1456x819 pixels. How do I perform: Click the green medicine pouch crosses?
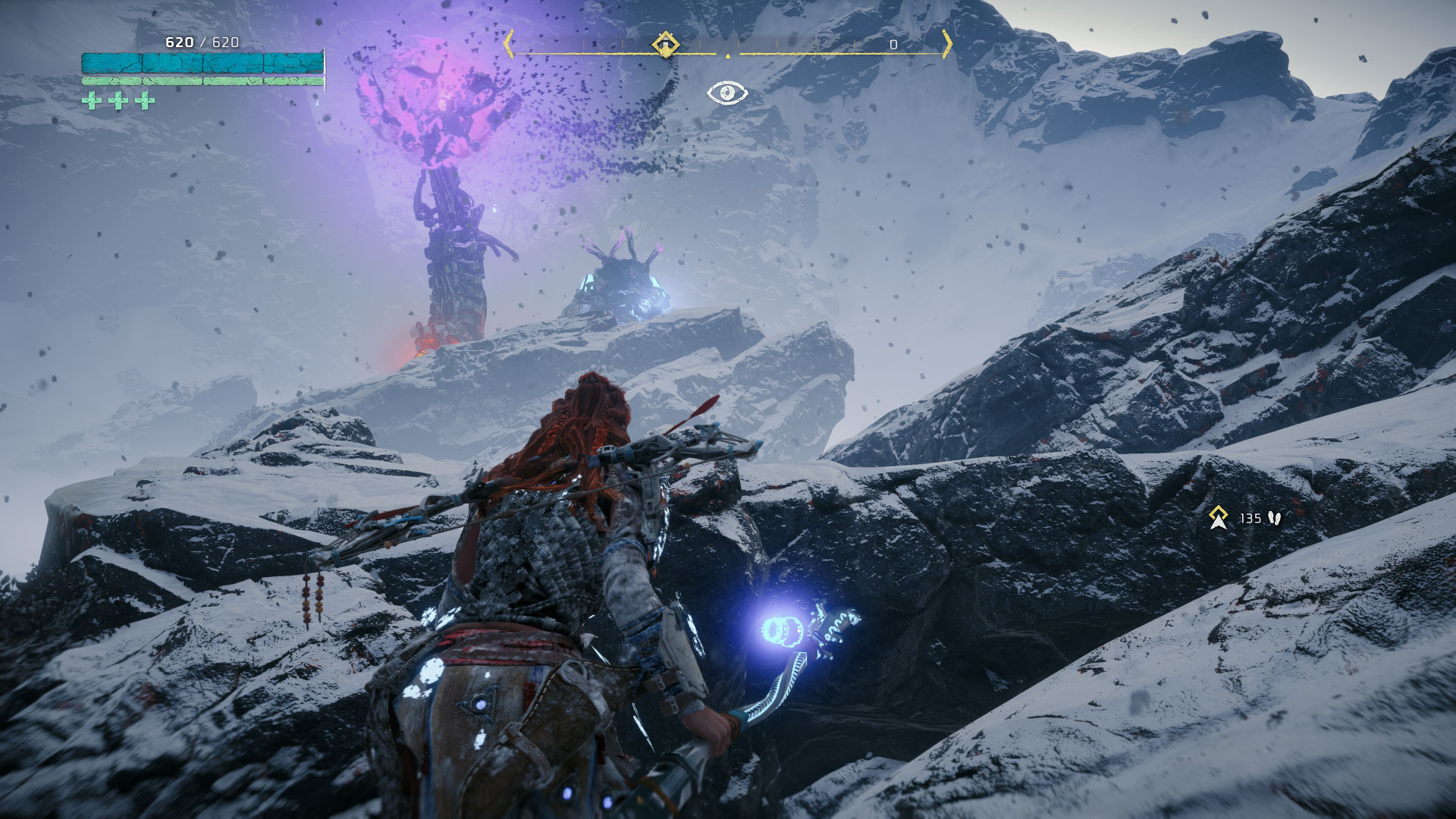coord(118,100)
